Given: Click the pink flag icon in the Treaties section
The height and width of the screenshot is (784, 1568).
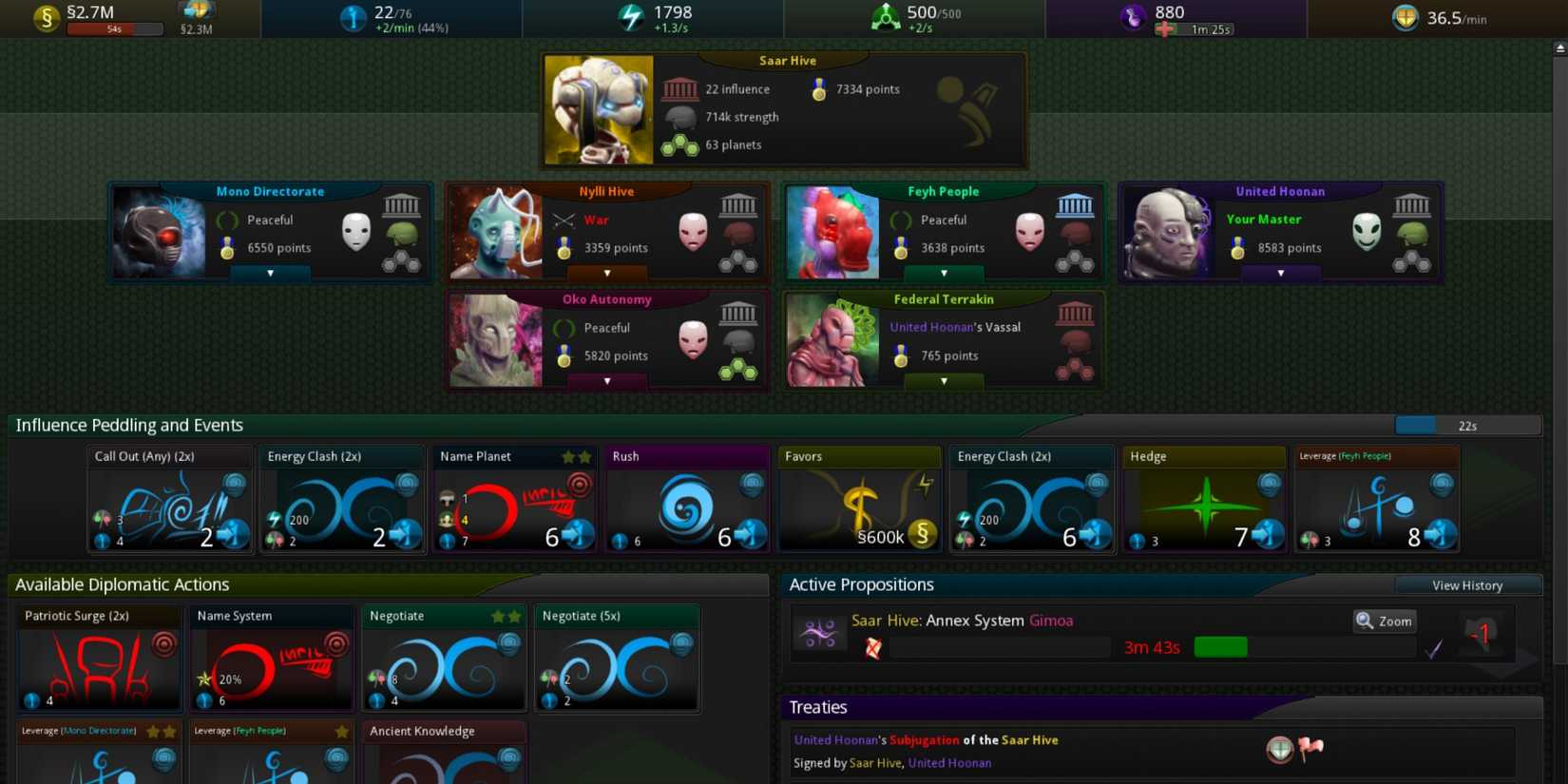Looking at the screenshot, I should (x=1311, y=748).
